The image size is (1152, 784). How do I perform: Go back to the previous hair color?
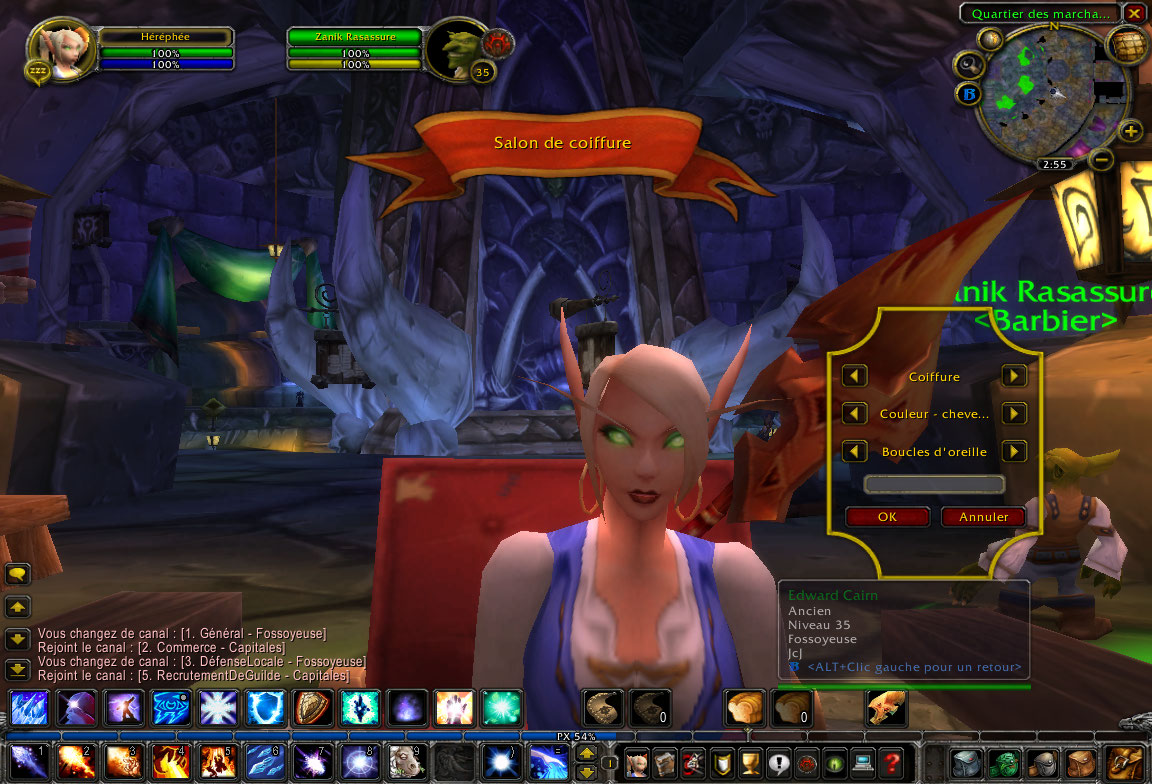pyautogui.click(x=854, y=413)
